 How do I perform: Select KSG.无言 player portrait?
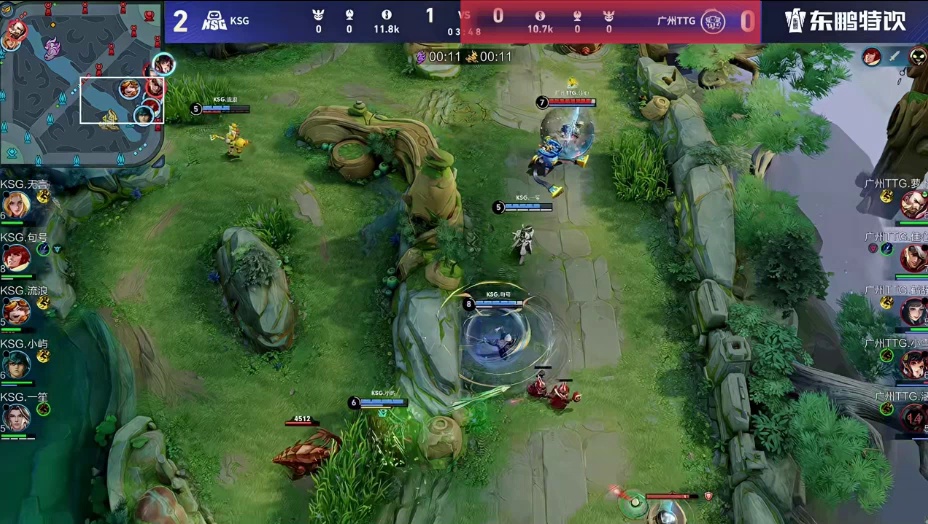point(14,205)
